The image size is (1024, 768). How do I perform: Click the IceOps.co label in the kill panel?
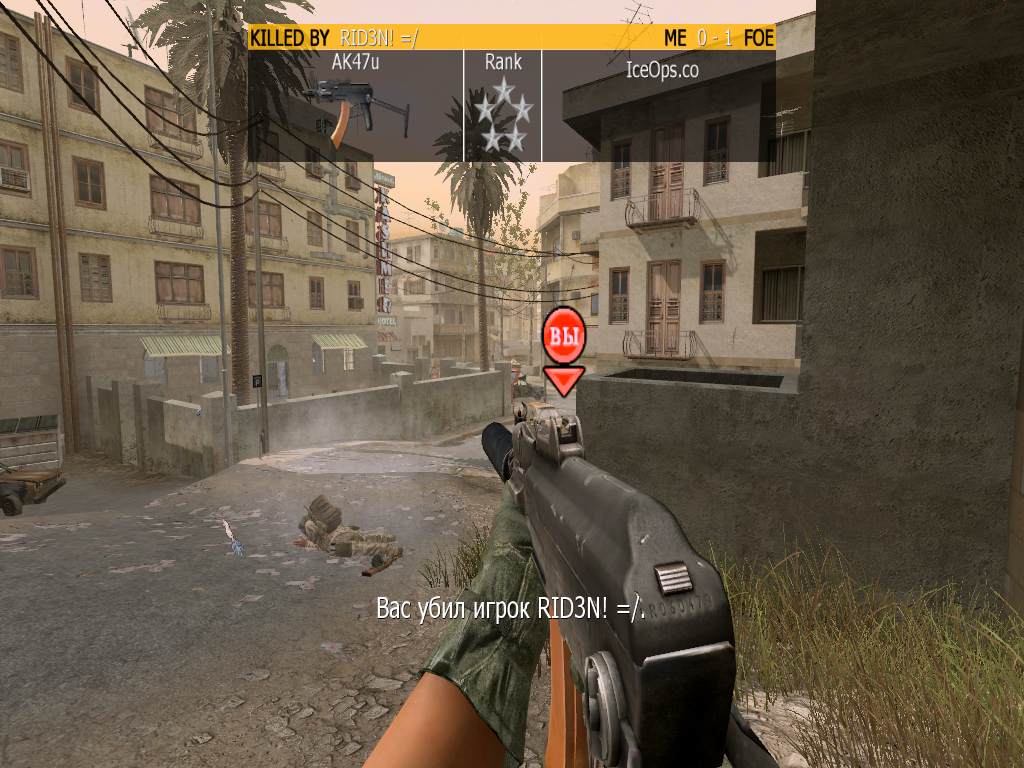(x=661, y=70)
